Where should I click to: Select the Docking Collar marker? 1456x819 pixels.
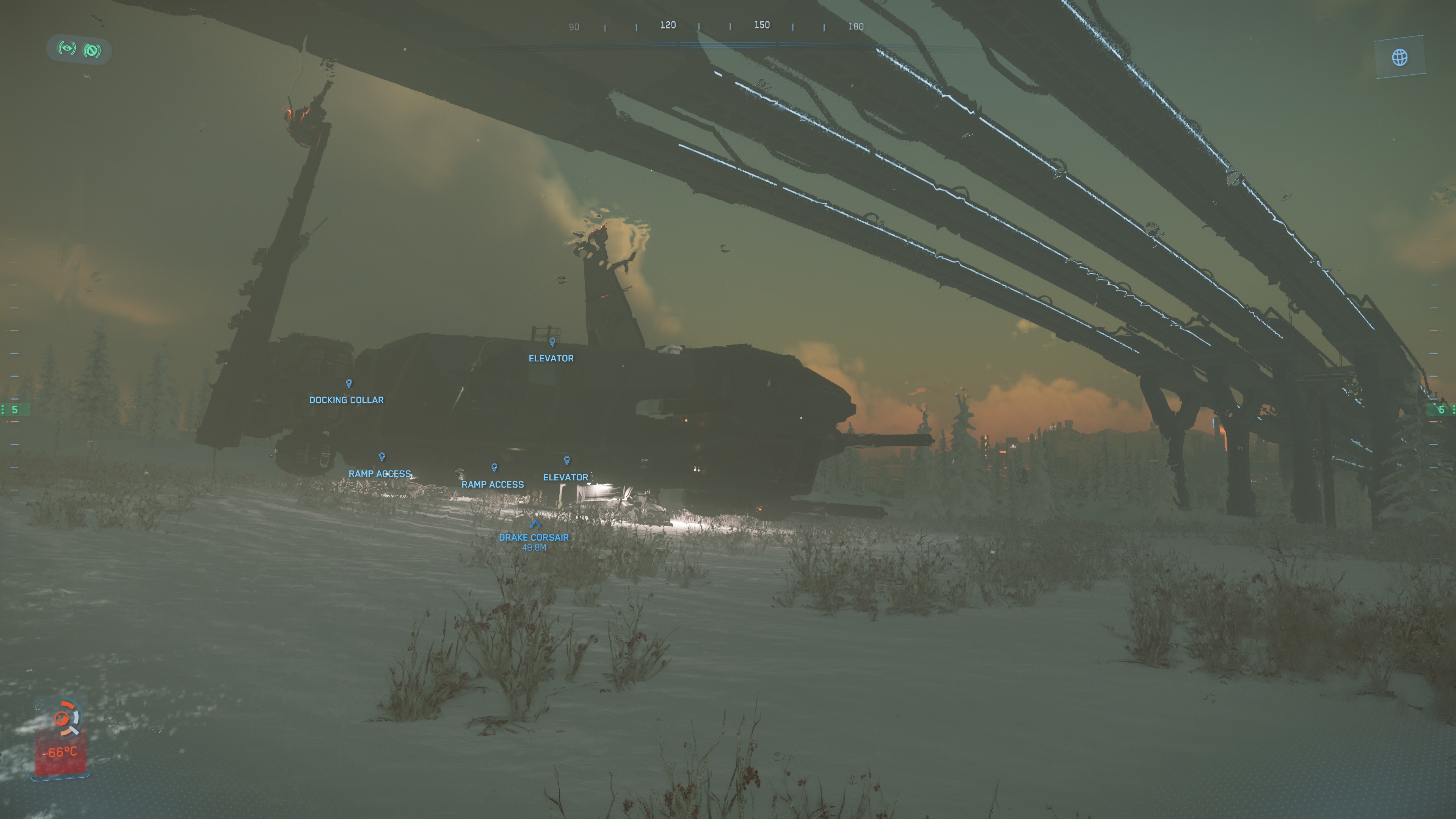click(x=349, y=384)
